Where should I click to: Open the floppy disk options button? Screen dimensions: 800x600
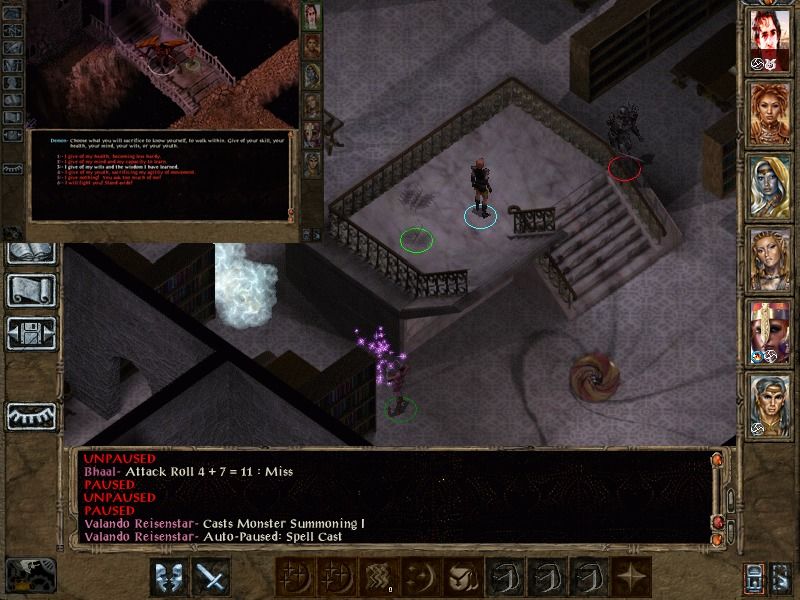click(x=32, y=332)
